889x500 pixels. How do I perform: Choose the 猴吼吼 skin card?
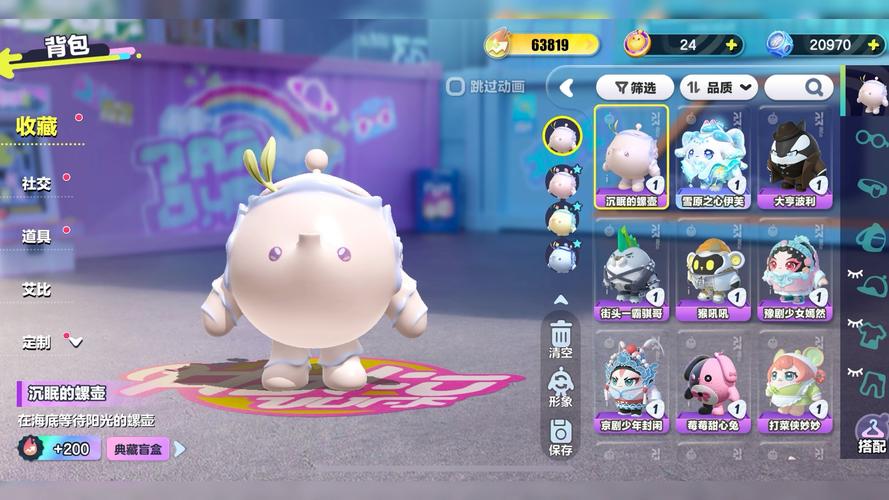(714, 268)
